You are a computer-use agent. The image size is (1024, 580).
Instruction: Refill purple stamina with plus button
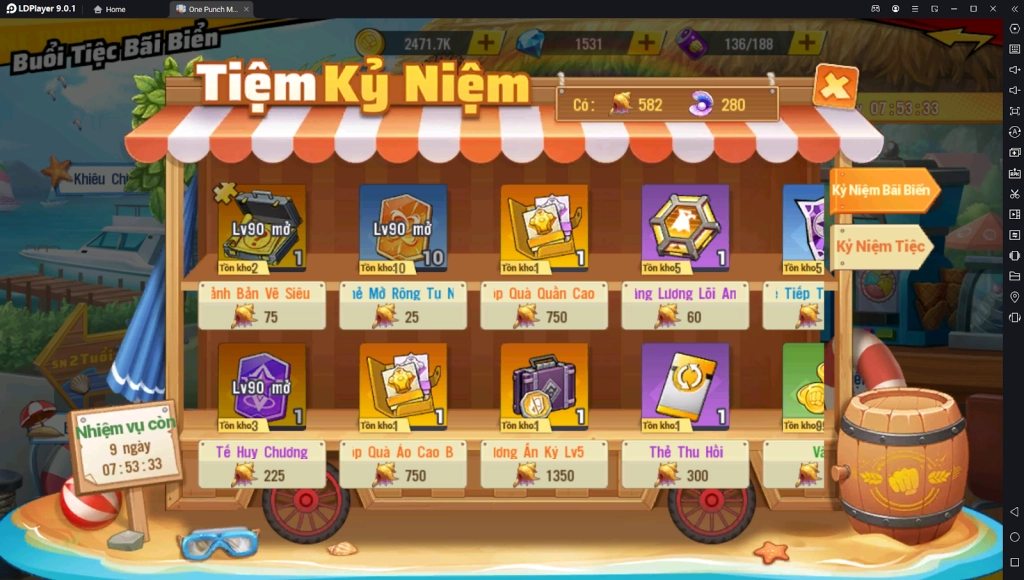click(x=806, y=43)
